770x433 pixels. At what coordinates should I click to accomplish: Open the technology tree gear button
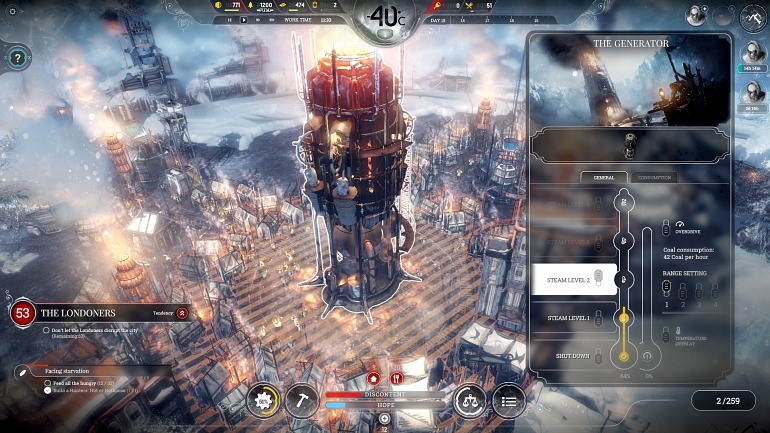[x=265, y=400]
